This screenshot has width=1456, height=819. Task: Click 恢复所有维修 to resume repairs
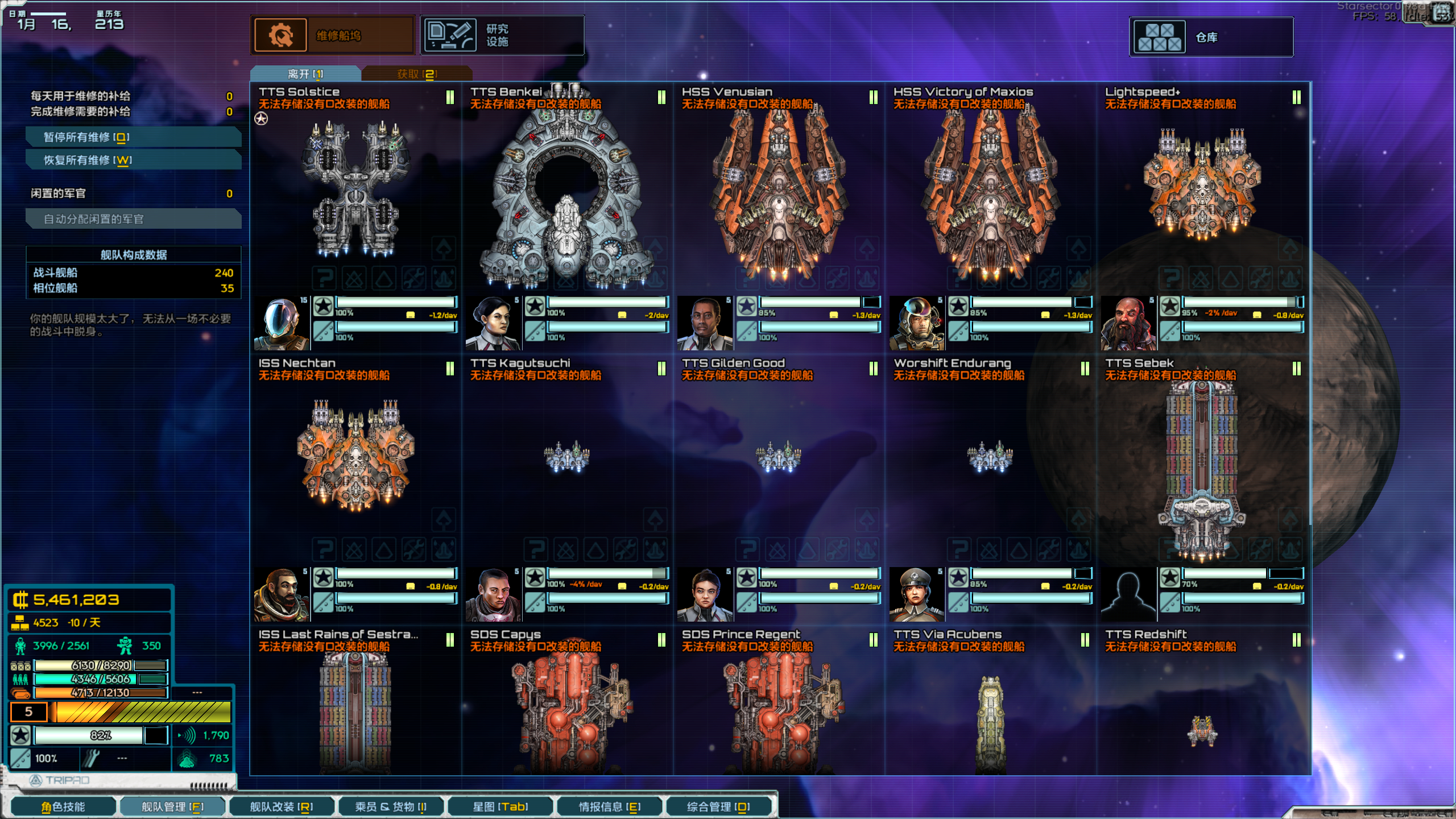click(134, 160)
